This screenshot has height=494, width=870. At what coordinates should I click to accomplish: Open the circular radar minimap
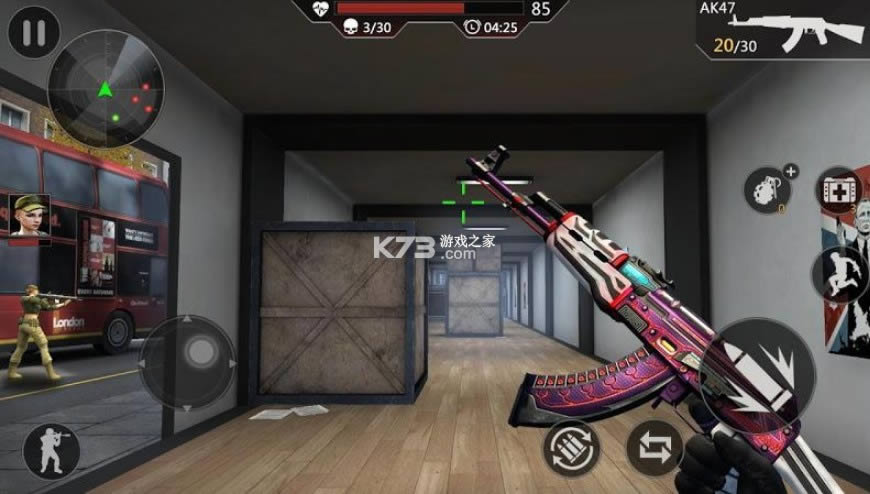tap(106, 89)
